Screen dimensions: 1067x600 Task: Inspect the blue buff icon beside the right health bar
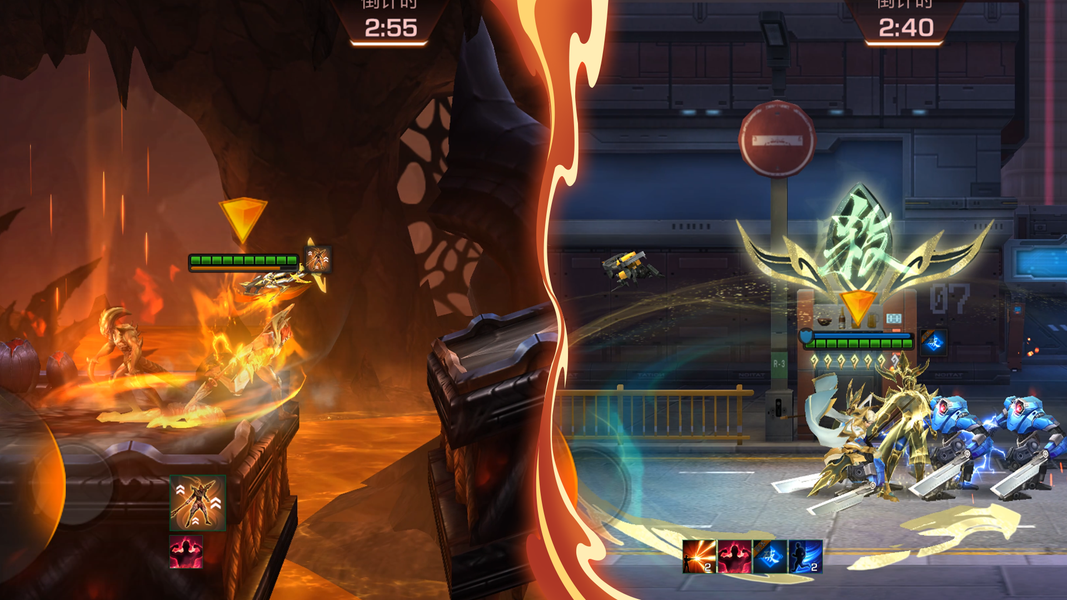(x=934, y=342)
